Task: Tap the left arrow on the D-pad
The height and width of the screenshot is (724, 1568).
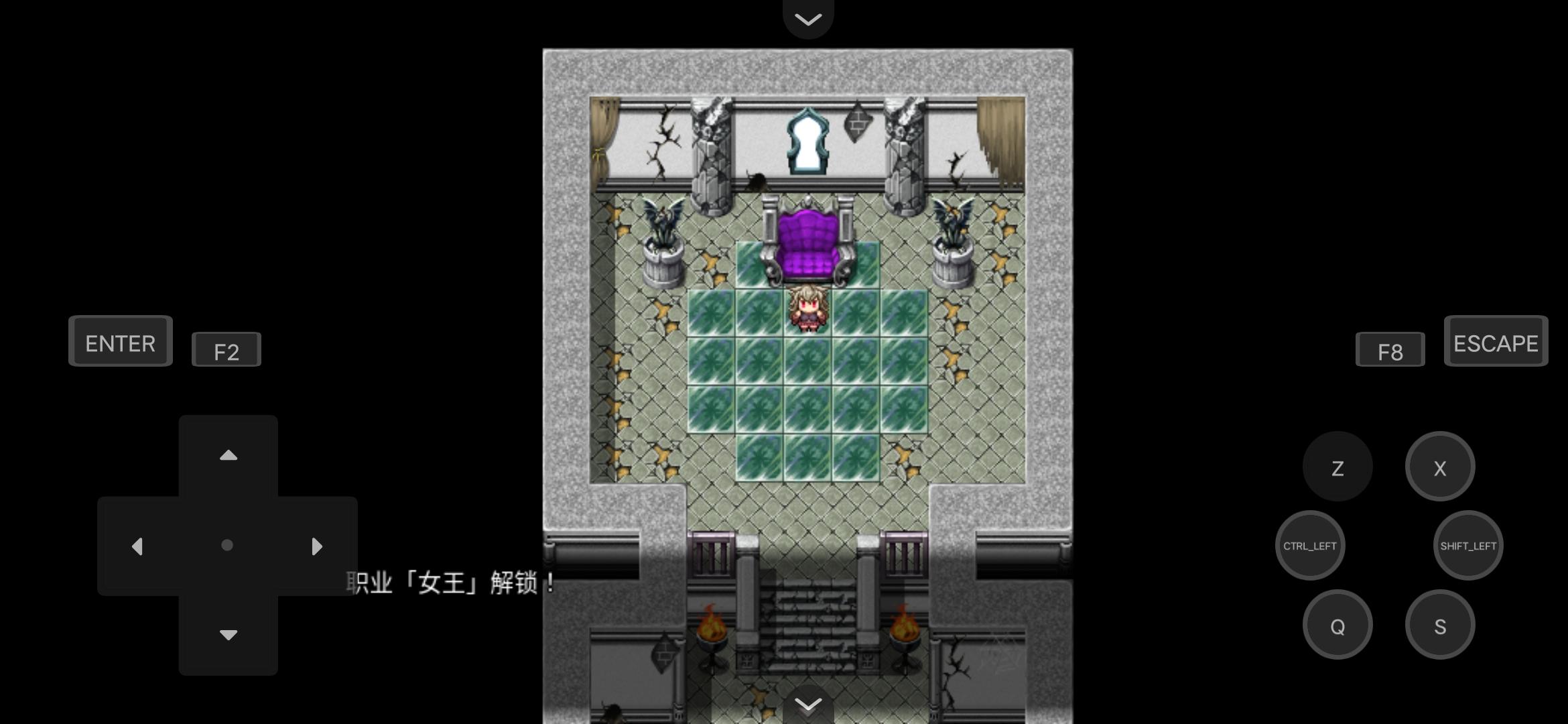Action: pos(138,546)
